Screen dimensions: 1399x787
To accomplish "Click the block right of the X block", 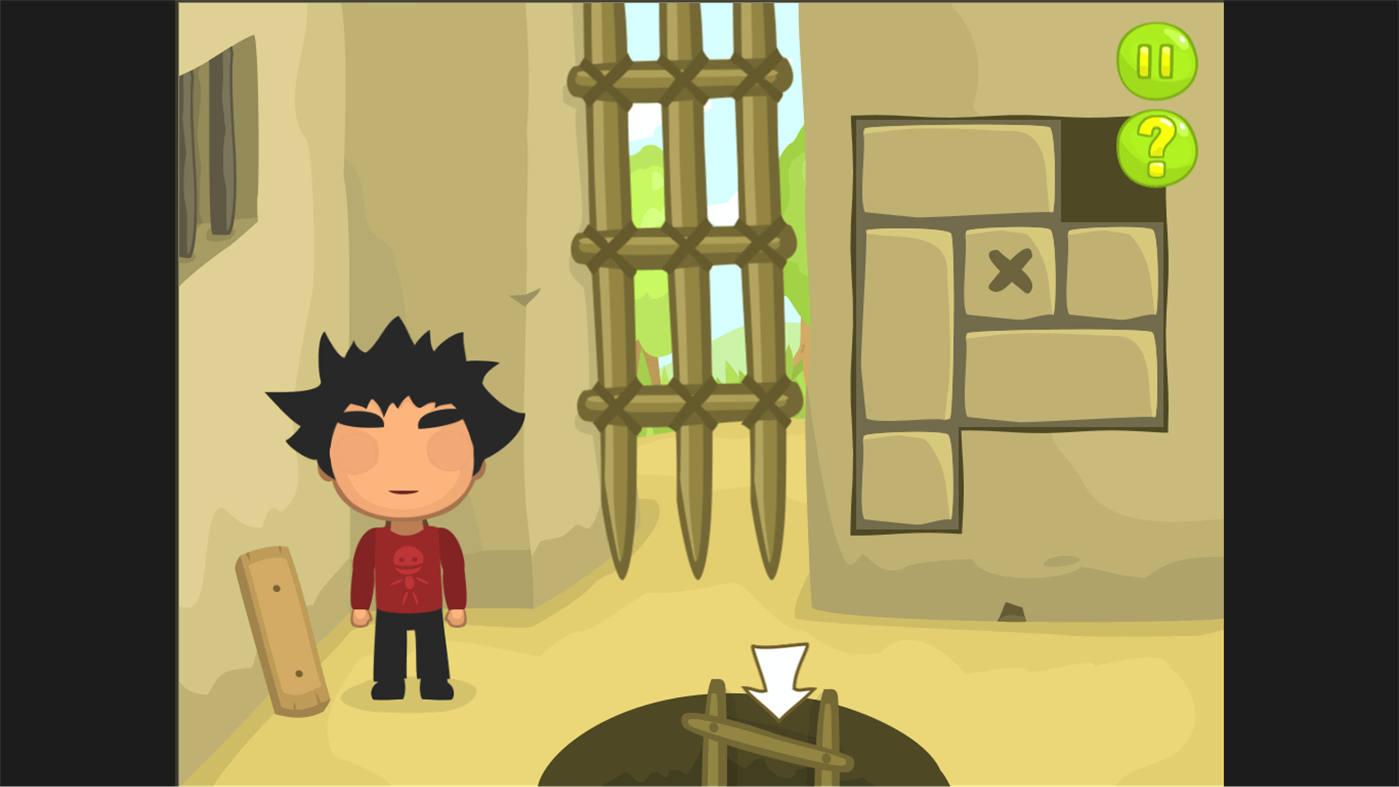I will pyautogui.click(x=1115, y=270).
